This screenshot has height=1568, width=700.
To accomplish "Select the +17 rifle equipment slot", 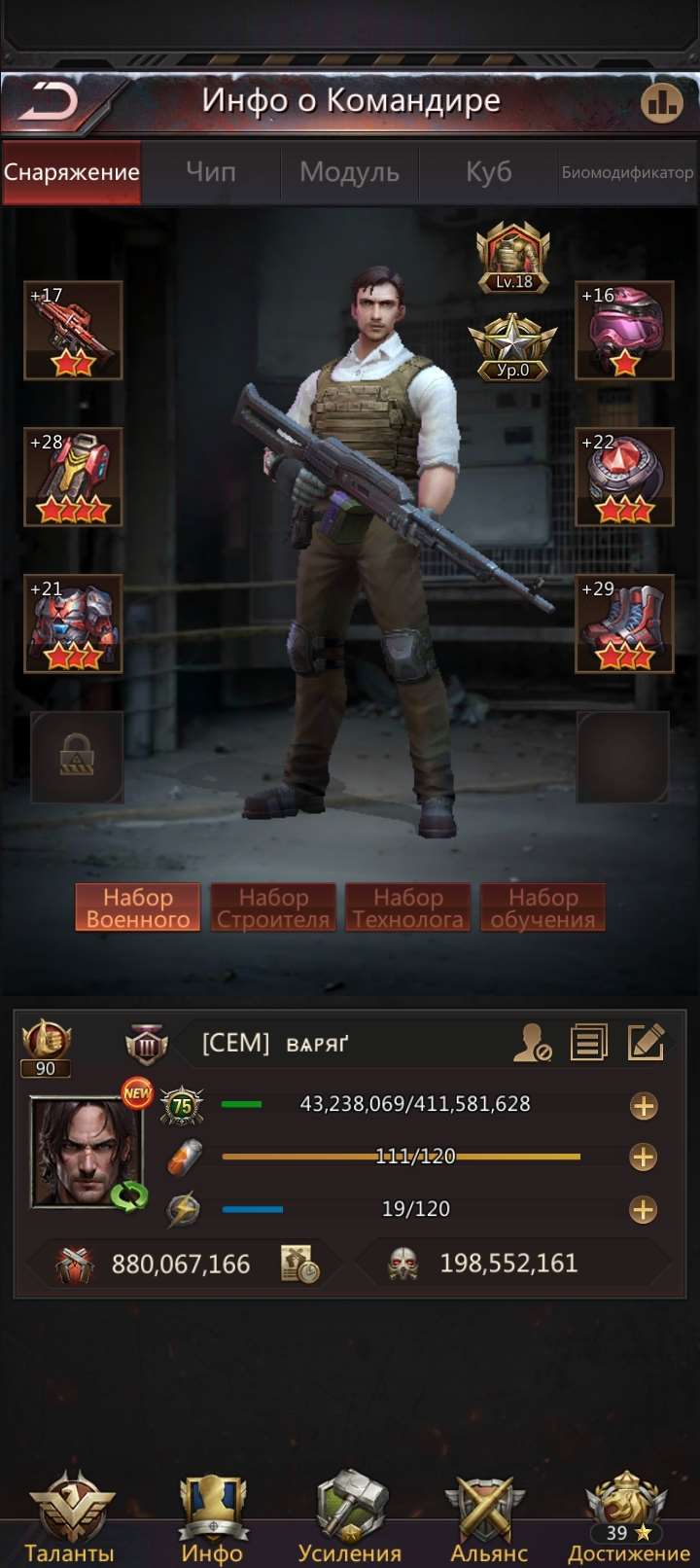I will [x=73, y=331].
